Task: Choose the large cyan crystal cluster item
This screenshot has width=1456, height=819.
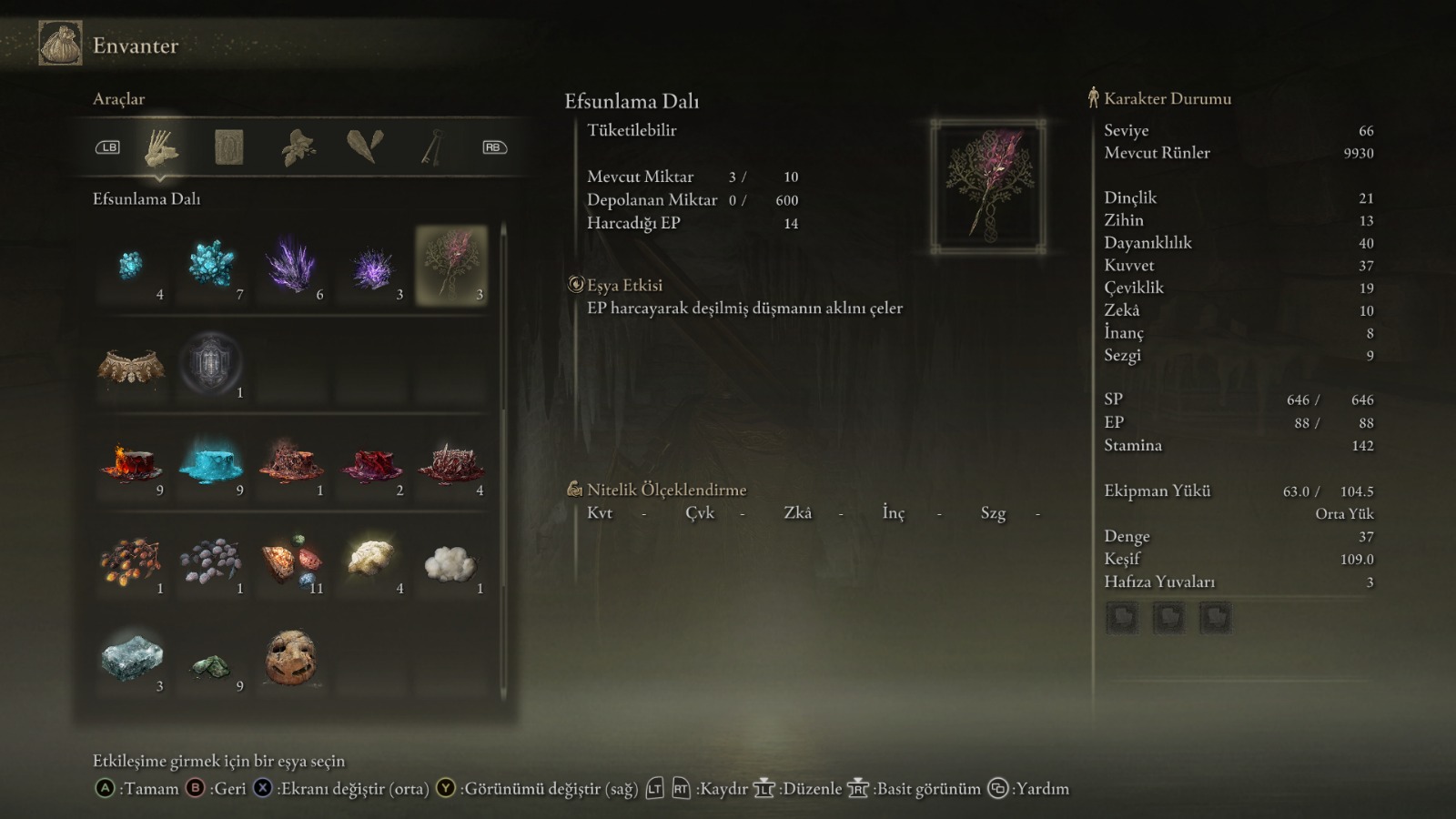Action: pos(211,266)
